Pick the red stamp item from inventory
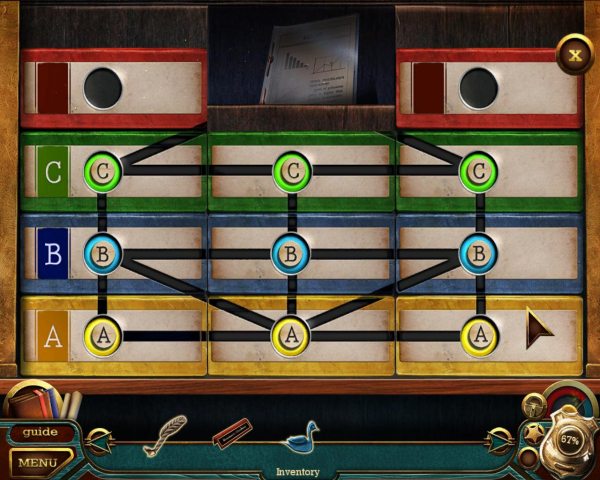The image size is (600, 480). (231, 434)
